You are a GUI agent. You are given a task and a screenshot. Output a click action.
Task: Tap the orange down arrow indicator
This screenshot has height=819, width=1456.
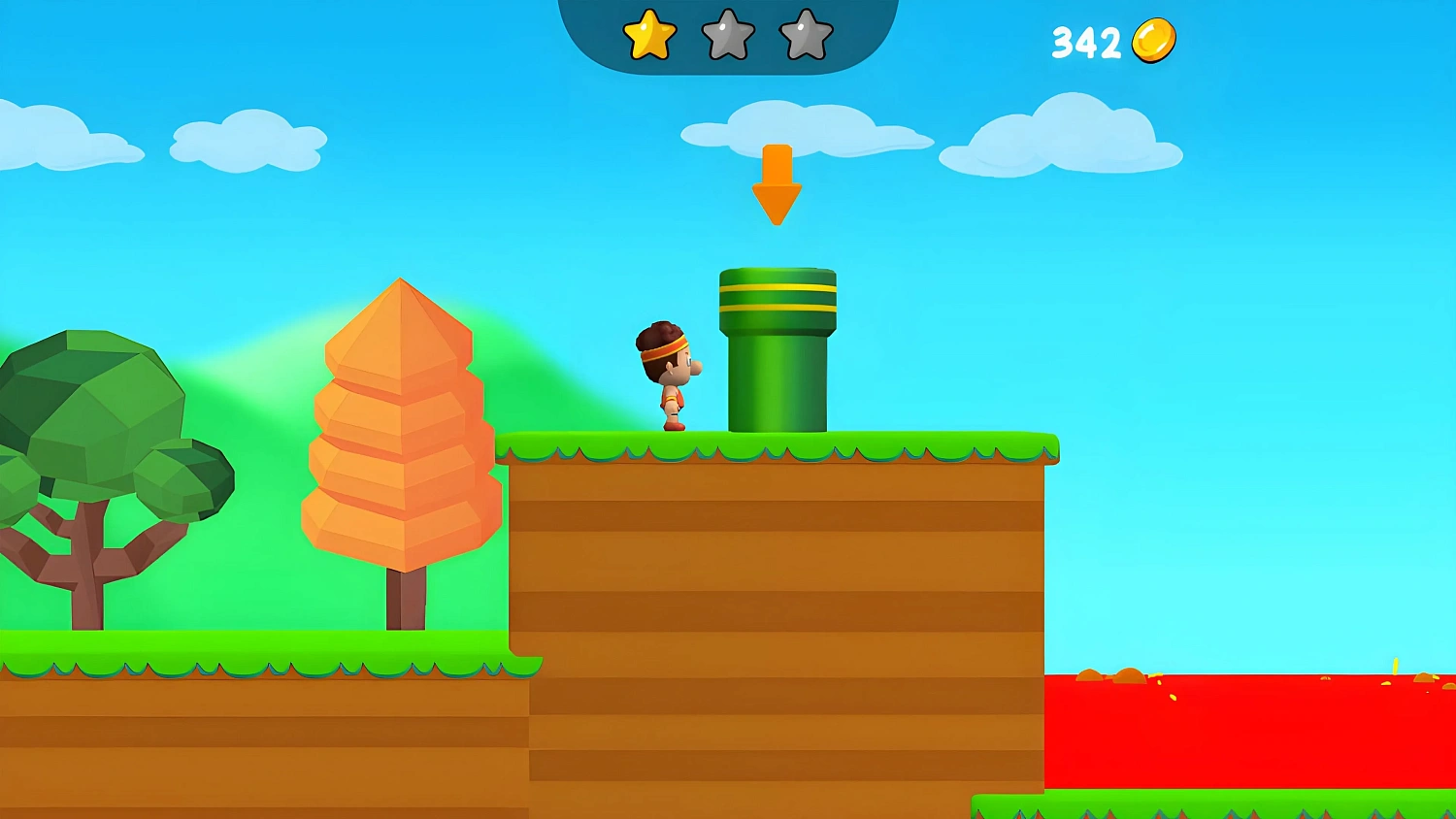point(777,184)
